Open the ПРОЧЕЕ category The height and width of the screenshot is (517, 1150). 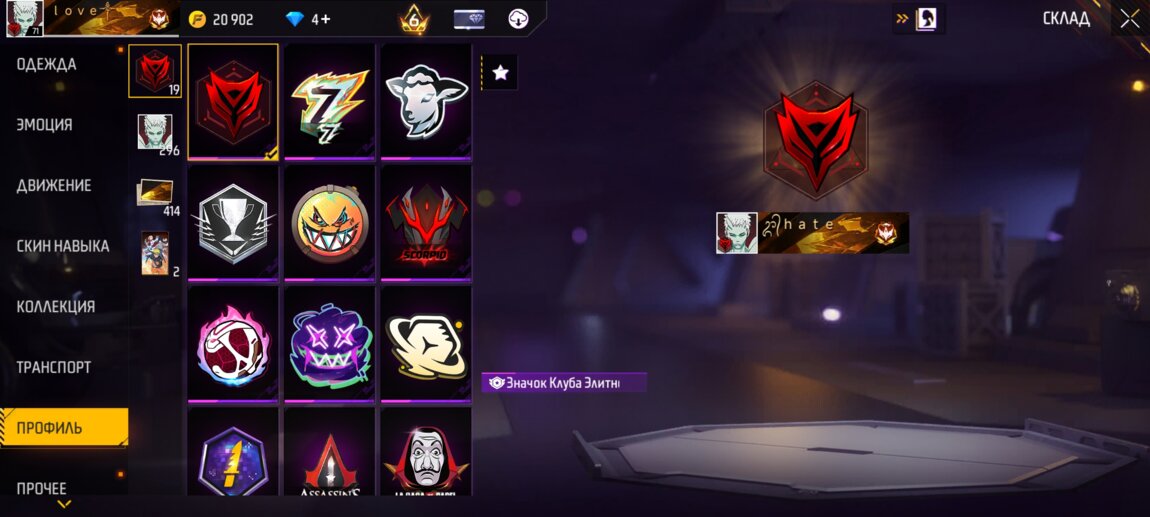coord(42,488)
